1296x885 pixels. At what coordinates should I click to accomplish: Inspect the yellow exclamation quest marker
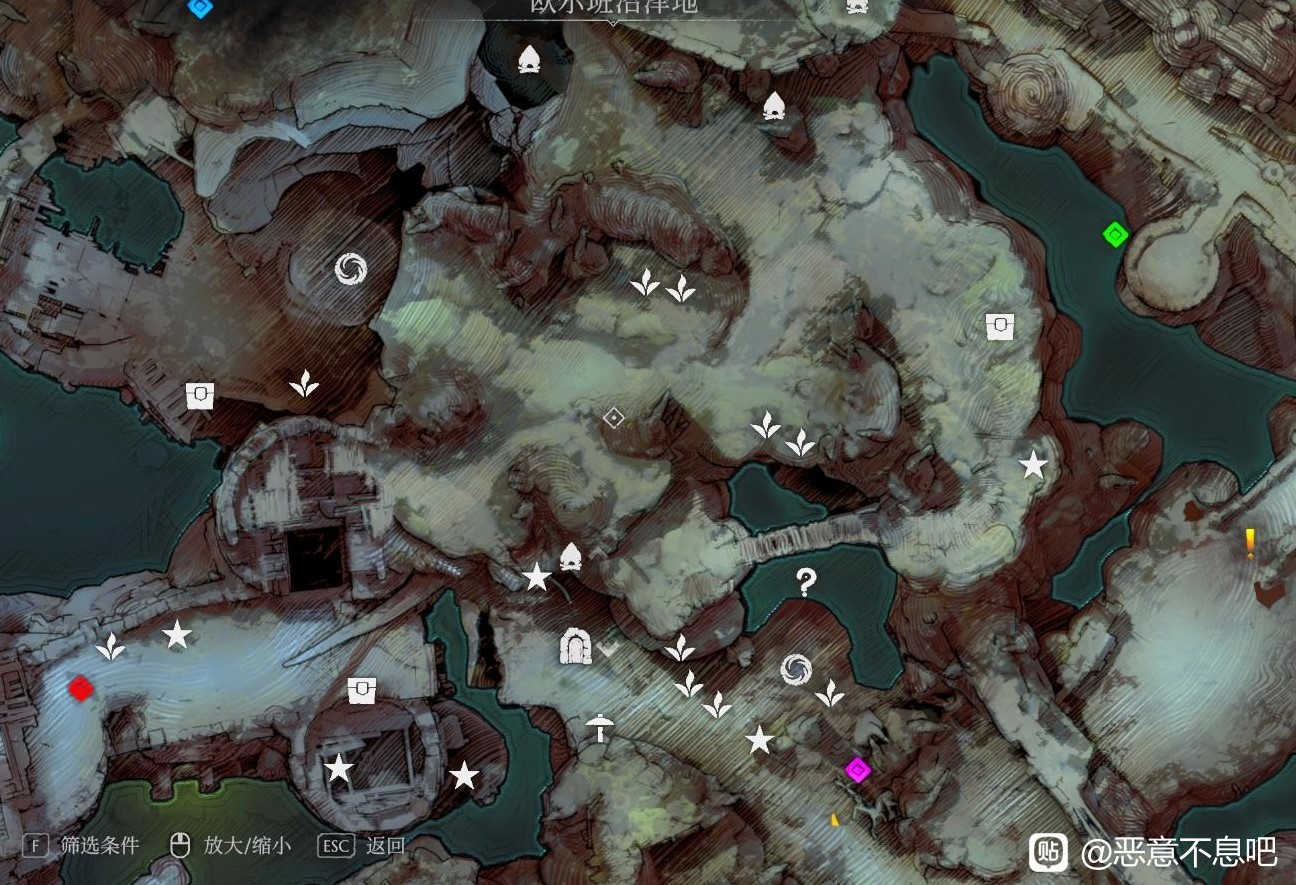1250,543
